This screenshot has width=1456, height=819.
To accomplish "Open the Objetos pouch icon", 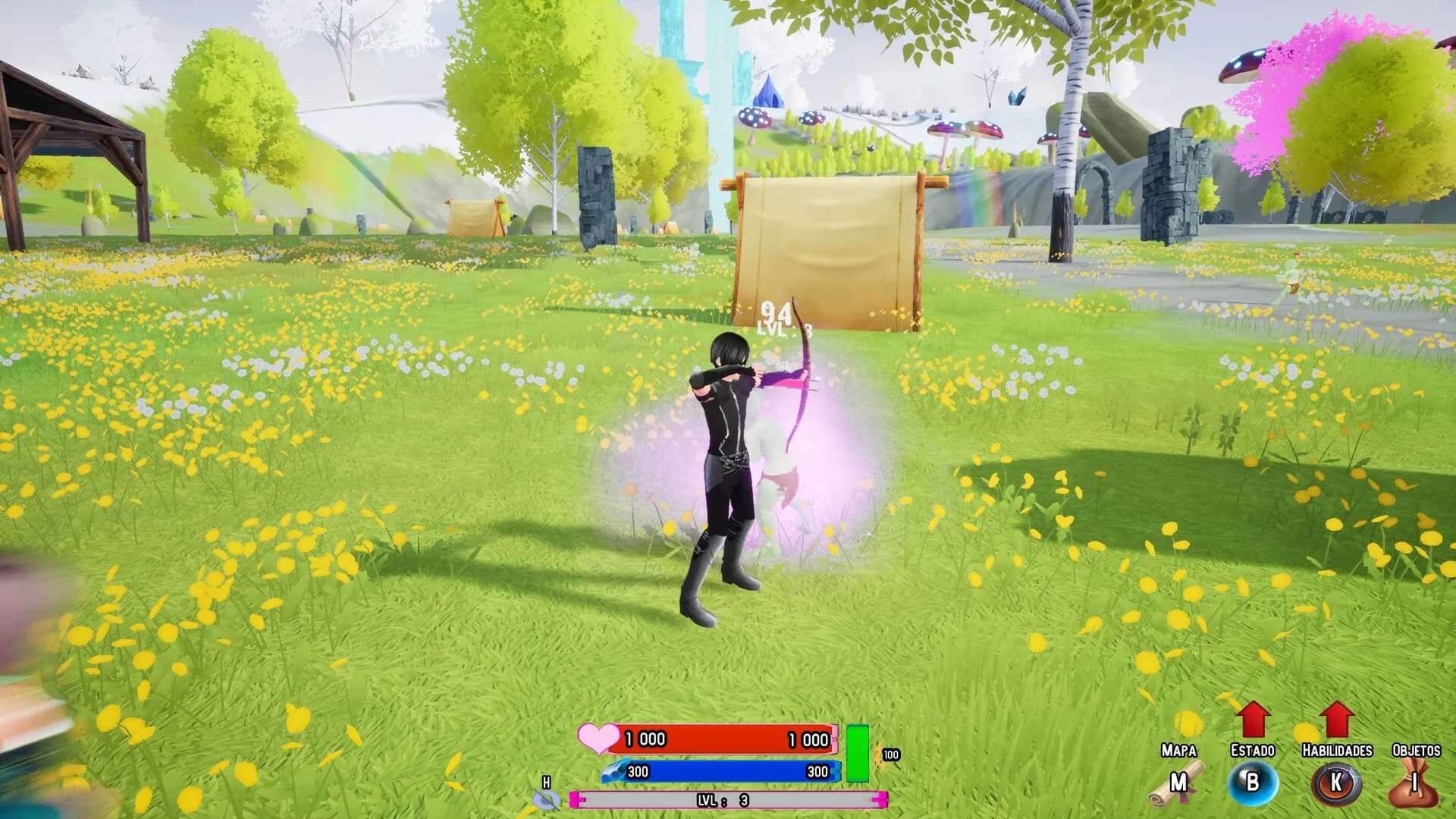I will point(1414,785).
